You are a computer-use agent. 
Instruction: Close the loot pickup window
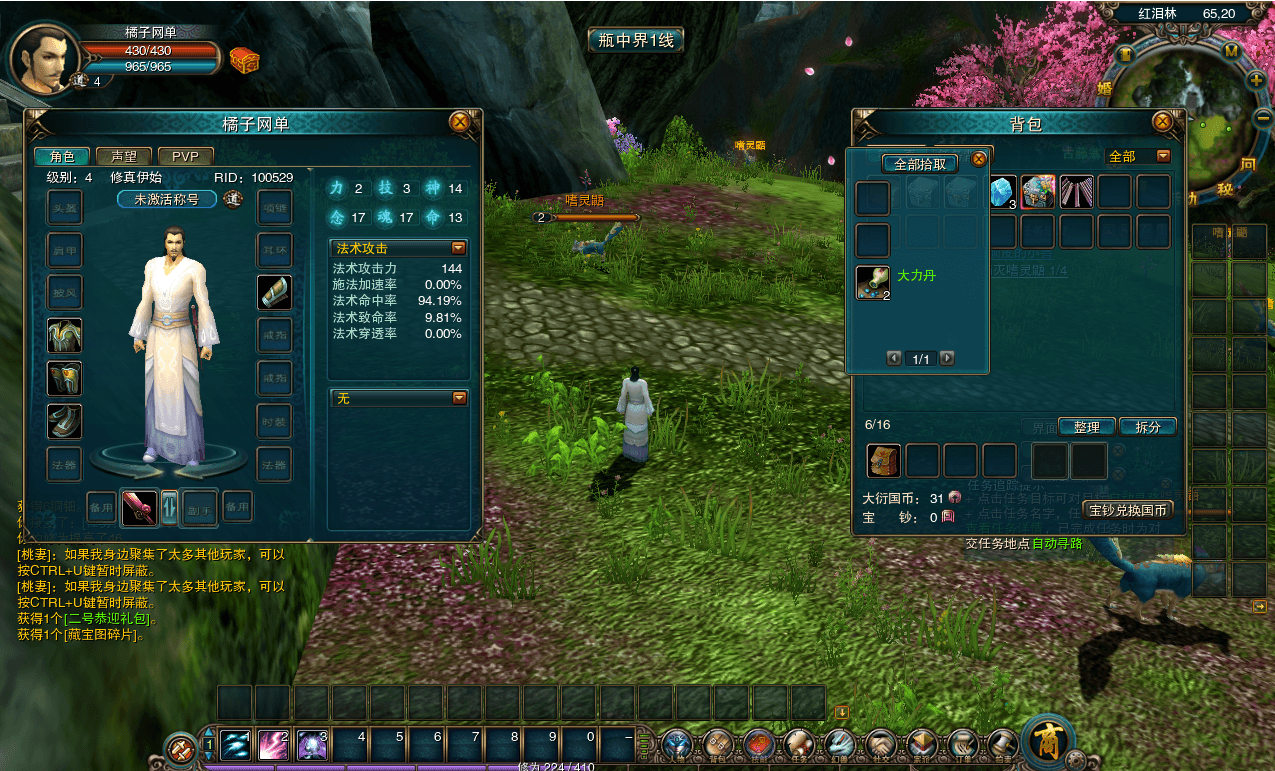pos(979,158)
